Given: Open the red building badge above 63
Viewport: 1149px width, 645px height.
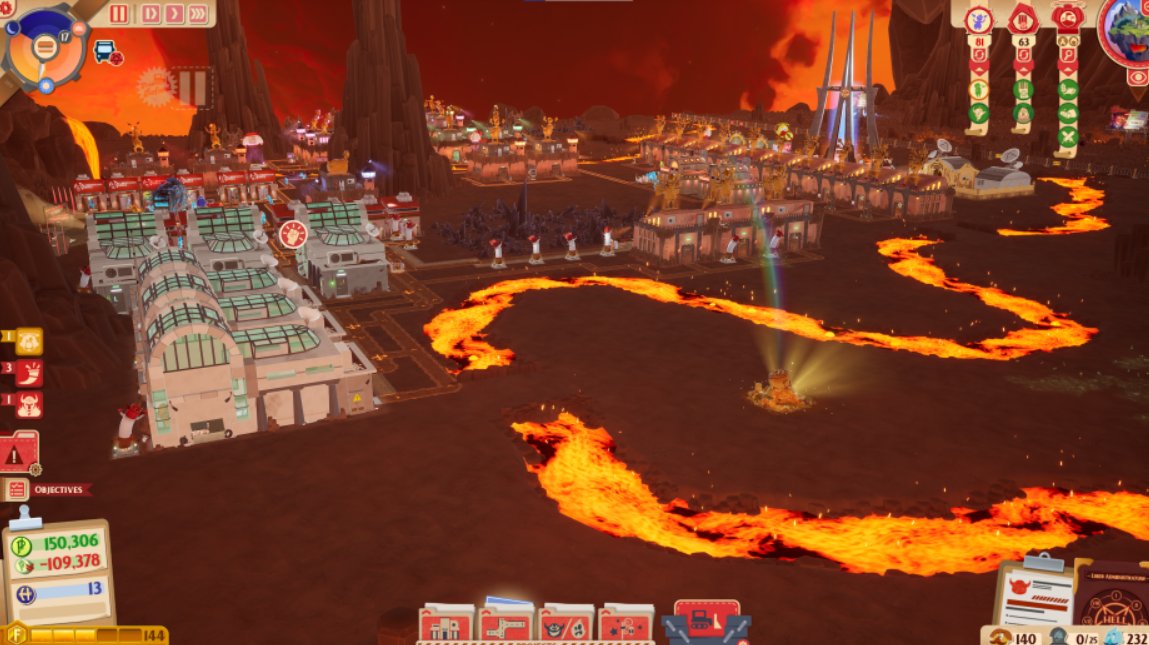Looking at the screenshot, I should tap(1022, 19).
